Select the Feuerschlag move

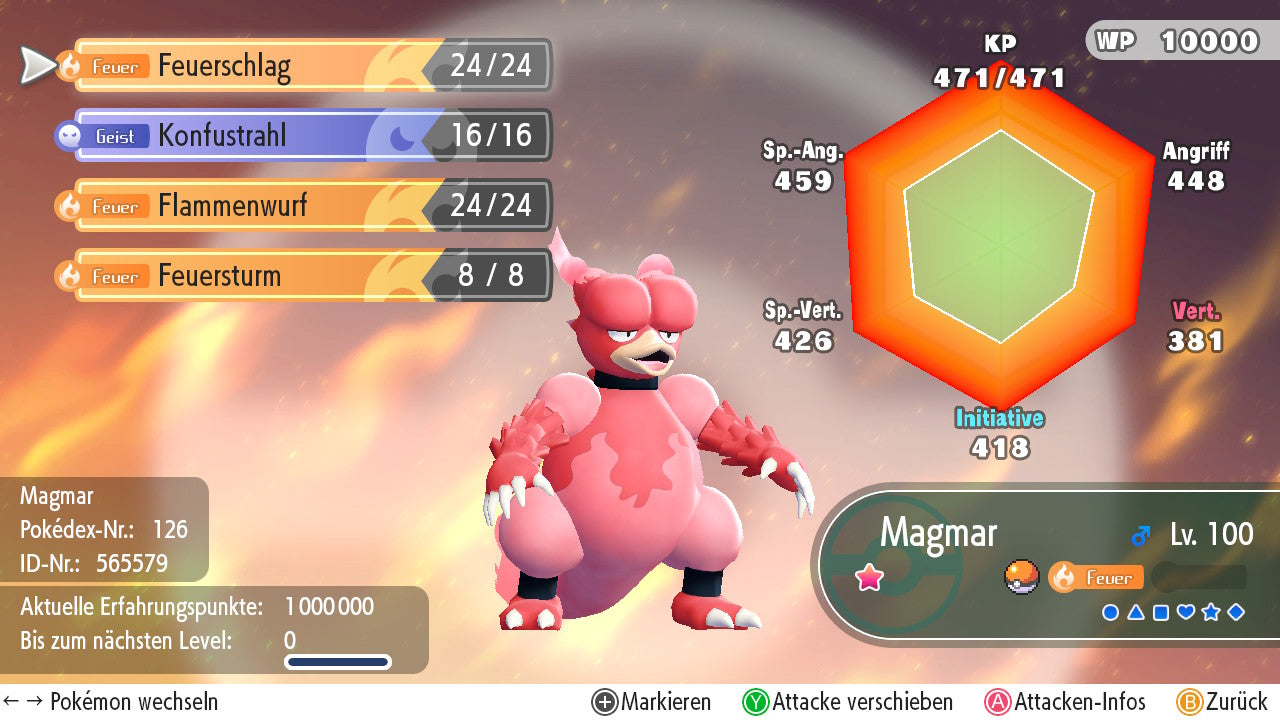[x=300, y=66]
